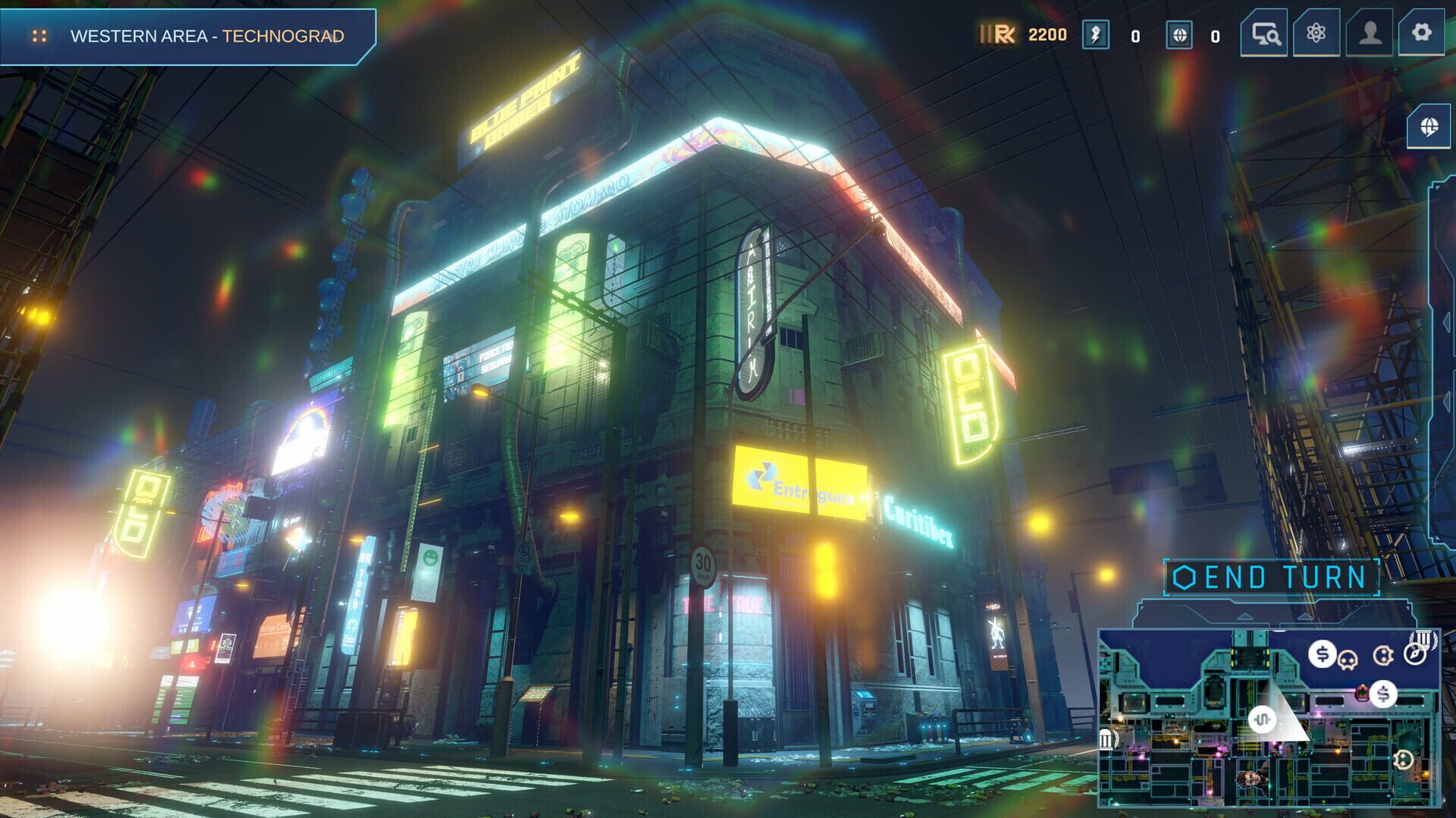This screenshot has width=1456, height=818.
Task: Click the fist lightning resource icon
Action: (x=1095, y=35)
